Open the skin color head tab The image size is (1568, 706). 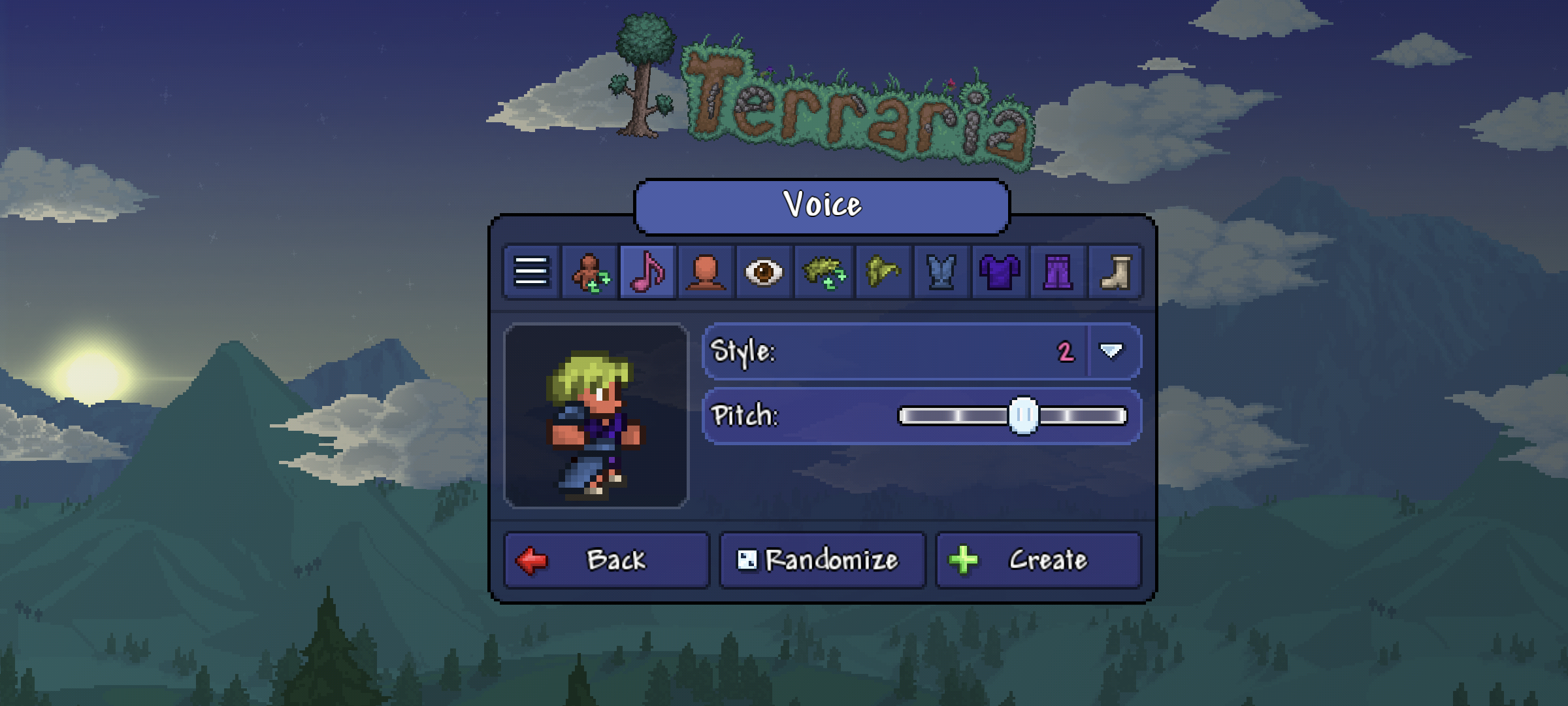[x=706, y=272]
